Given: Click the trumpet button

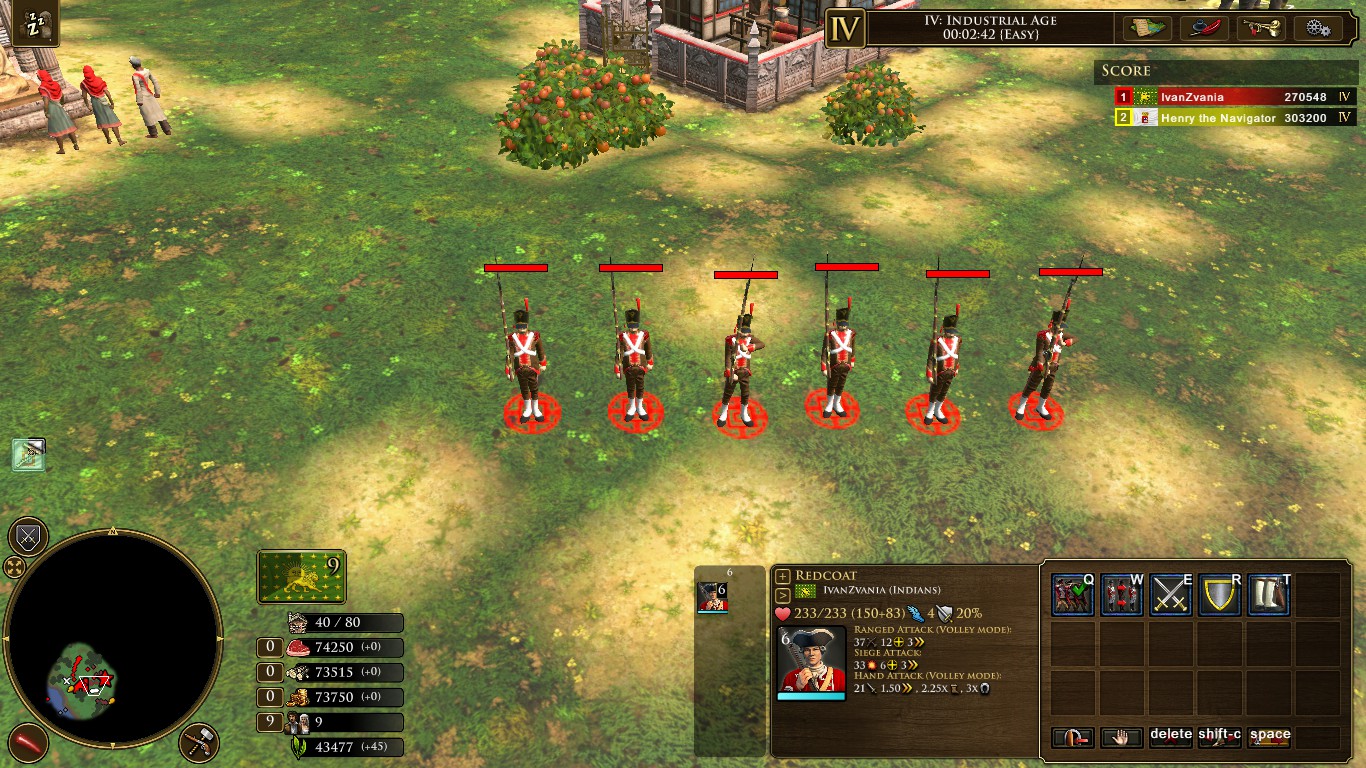Looking at the screenshot, I should pyautogui.click(x=1260, y=28).
